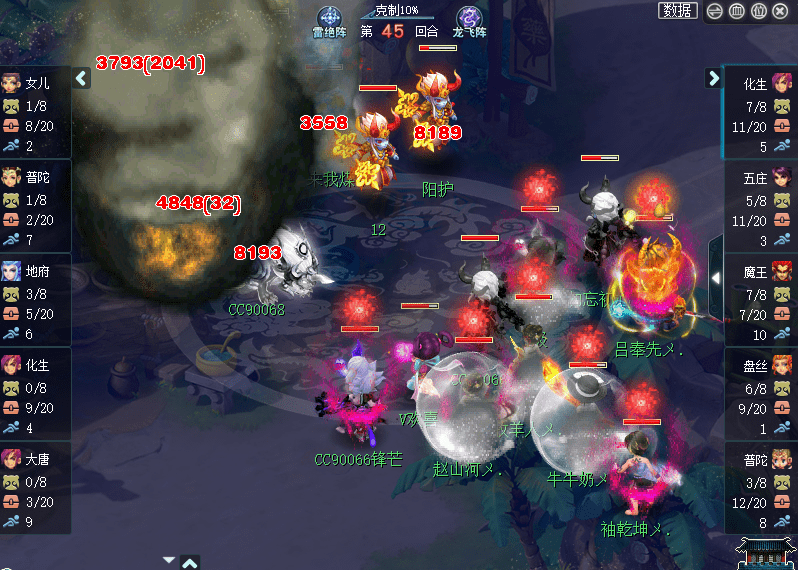798x570 pixels.
Task: Close the battle view with X button
Action: pyautogui.click(x=781, y=11)
